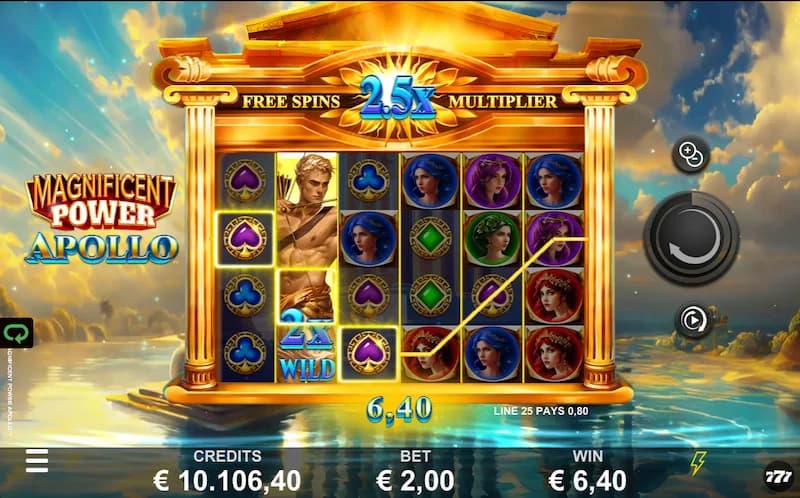Open the bet size coins button

tap(691, 154)
